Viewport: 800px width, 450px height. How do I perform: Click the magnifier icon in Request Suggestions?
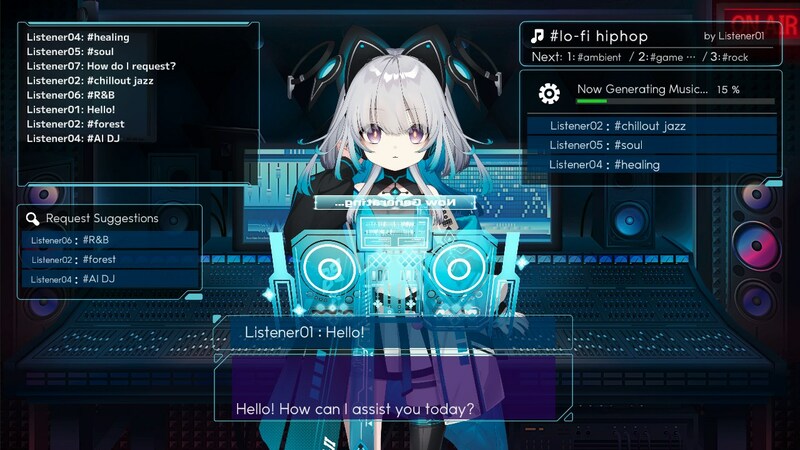click(x=33, y=218)
